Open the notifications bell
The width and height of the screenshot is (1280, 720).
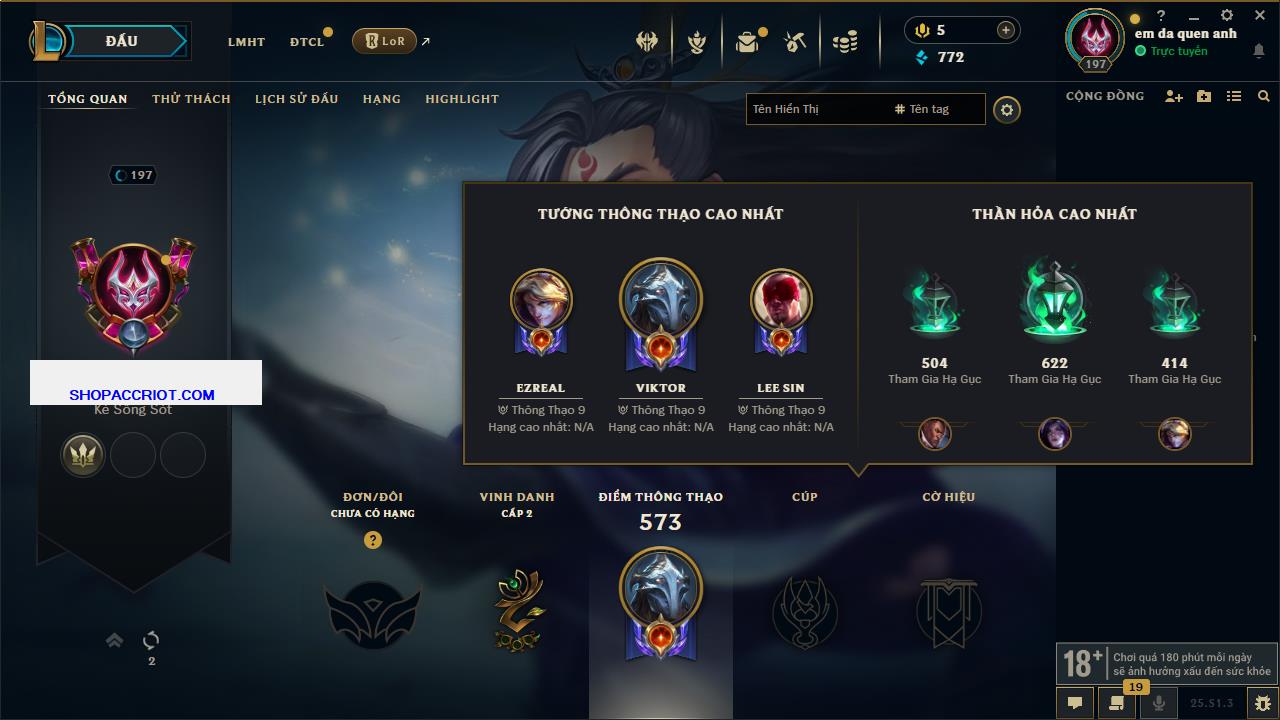[1258, 52]
